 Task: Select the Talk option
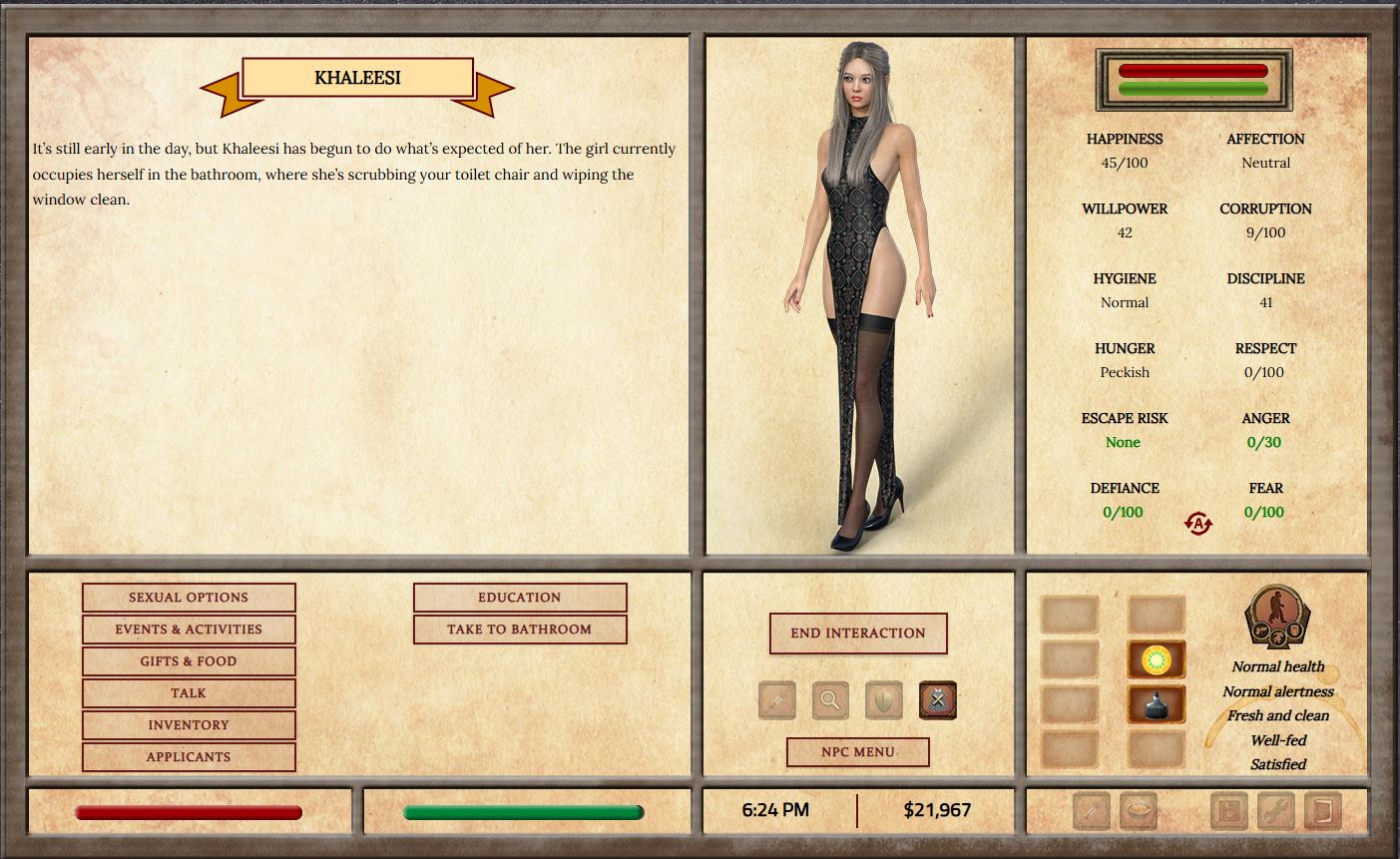[189, 693]
